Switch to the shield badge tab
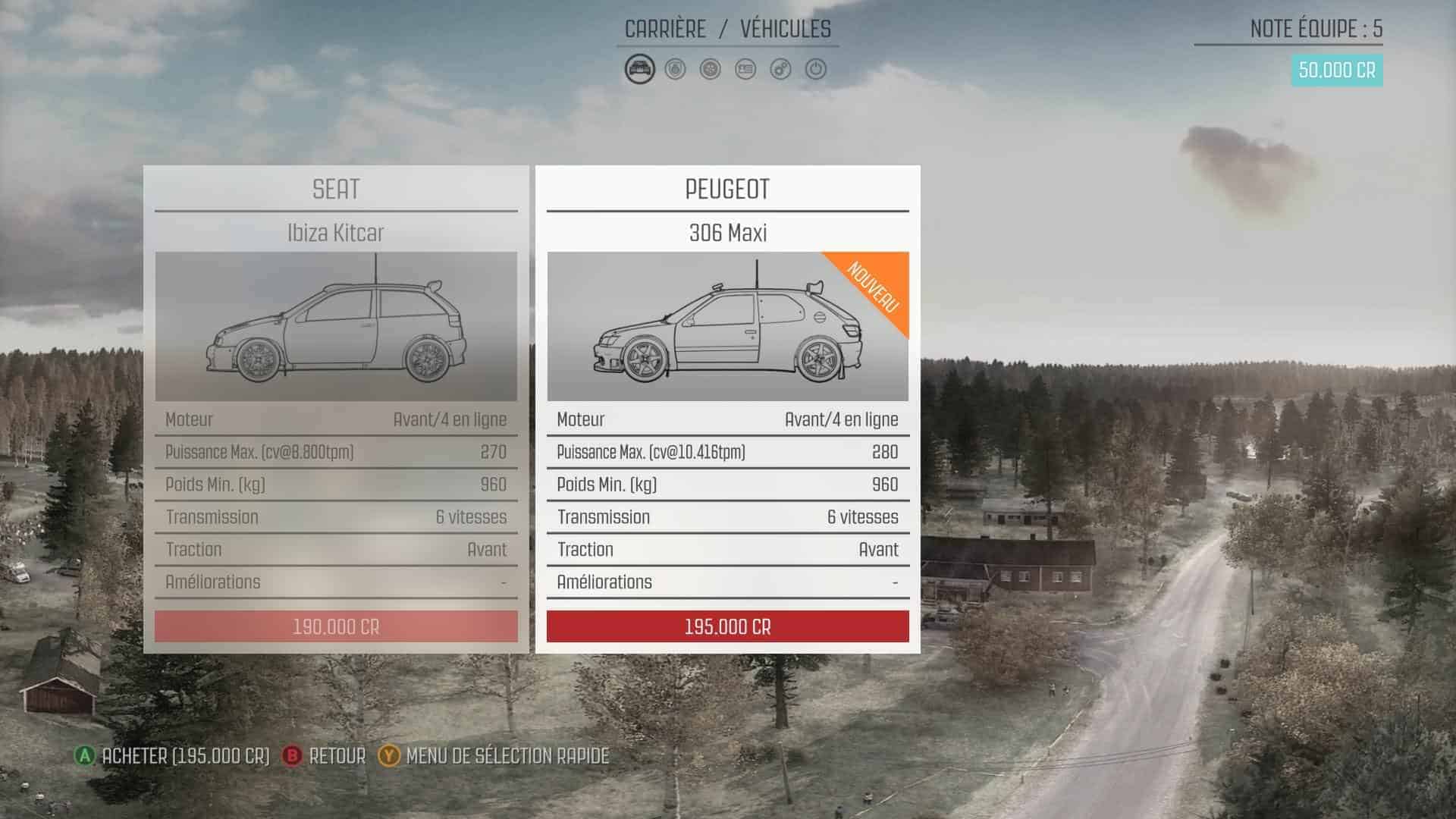The height and width of the screenshot is (819, 1456). pos(675,70)
